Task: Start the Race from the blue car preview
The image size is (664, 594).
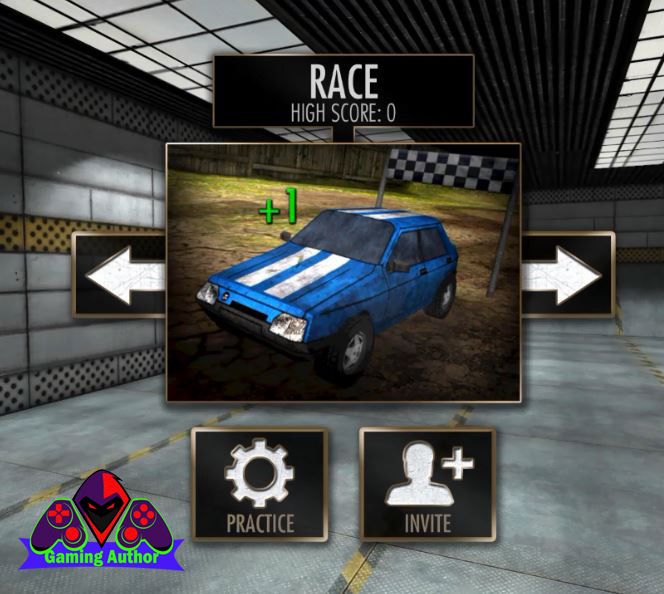Action: click(x=343, y=273)
